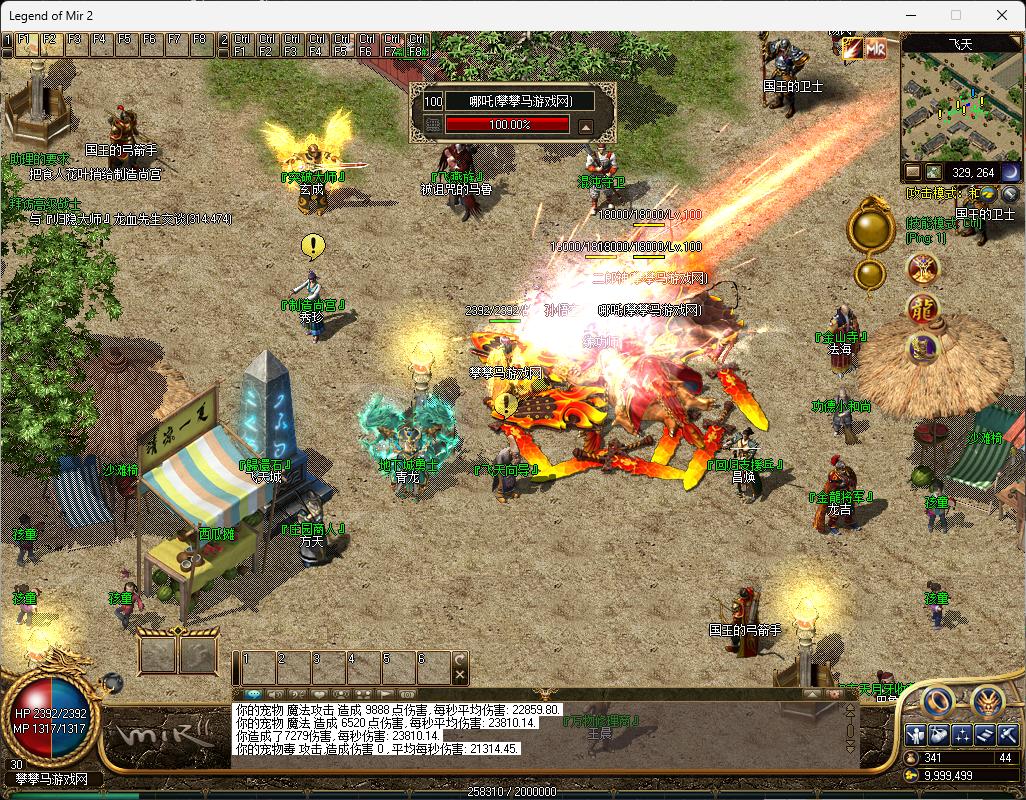Open the inventory bag icon
1026x800 pixels.
[939, 736]
